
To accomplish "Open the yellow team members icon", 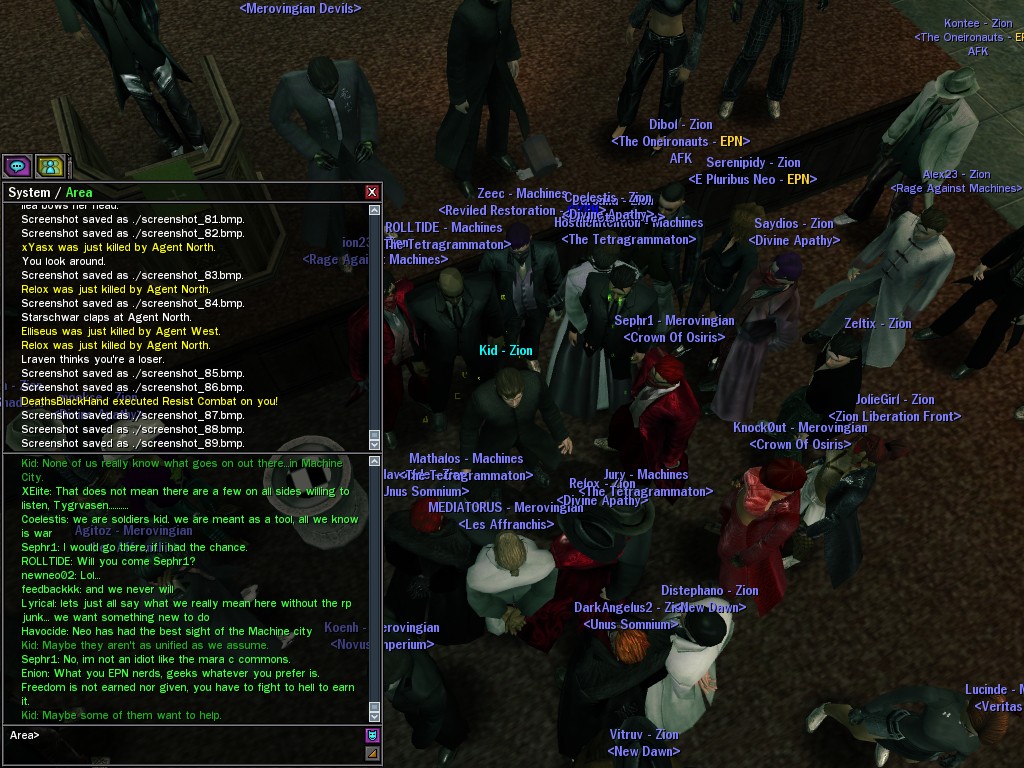I will click(x=50, y=166).
